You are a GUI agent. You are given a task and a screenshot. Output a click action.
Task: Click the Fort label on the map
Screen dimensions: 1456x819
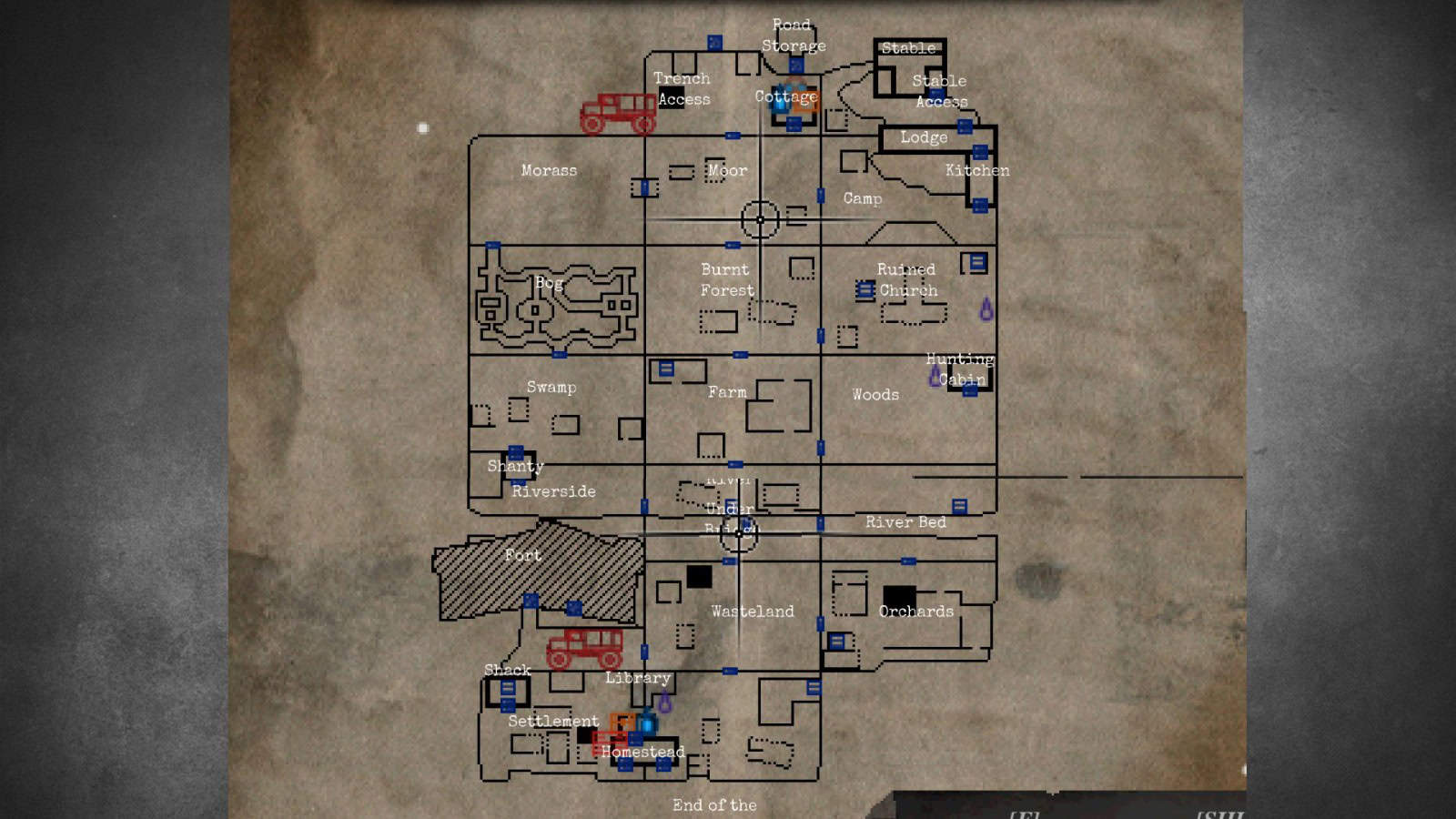[522, 555]
